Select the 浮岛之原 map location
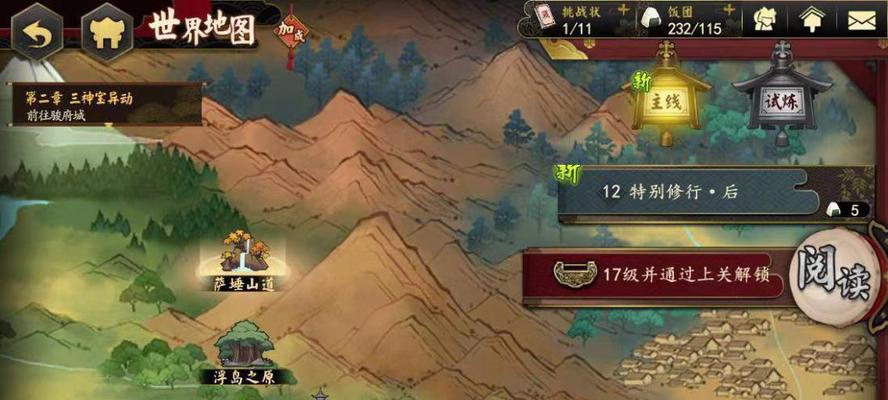Viewport: 888px width, 400px height. coord(244,355)
